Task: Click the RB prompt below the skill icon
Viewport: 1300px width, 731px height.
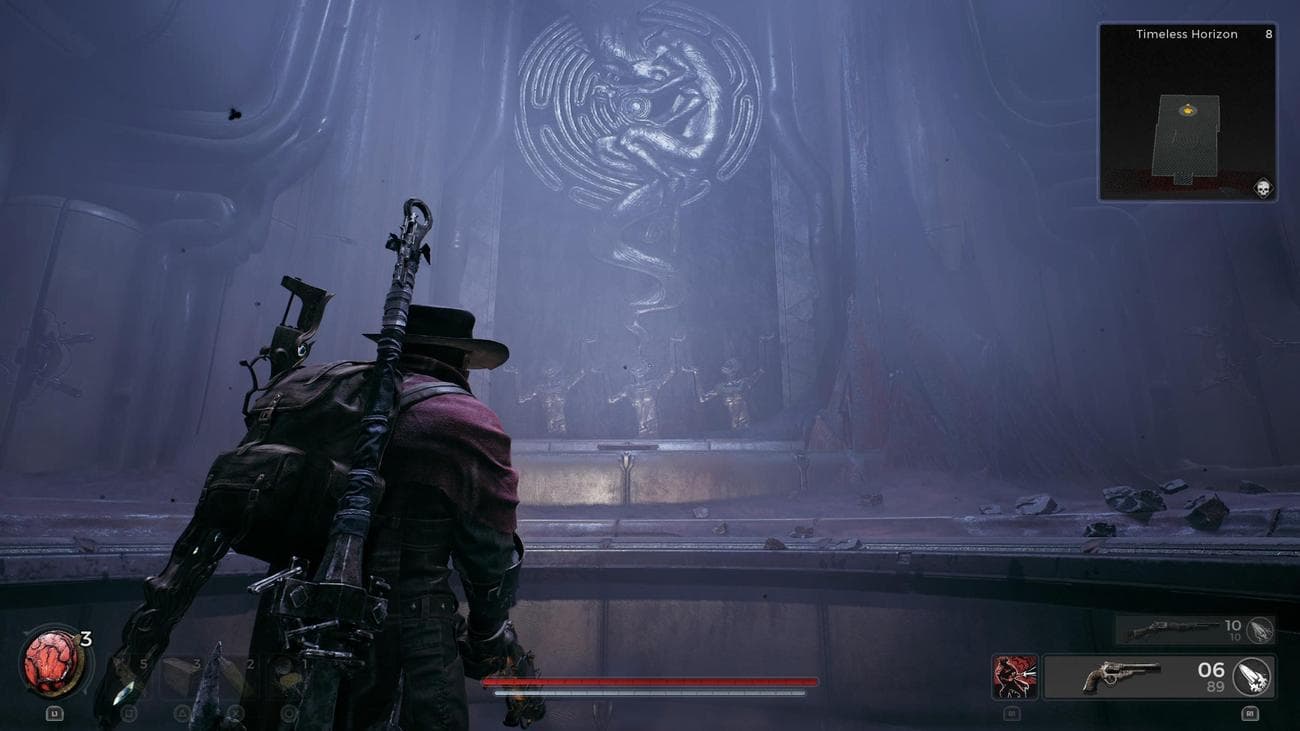Action: [x=1011, y=714]
